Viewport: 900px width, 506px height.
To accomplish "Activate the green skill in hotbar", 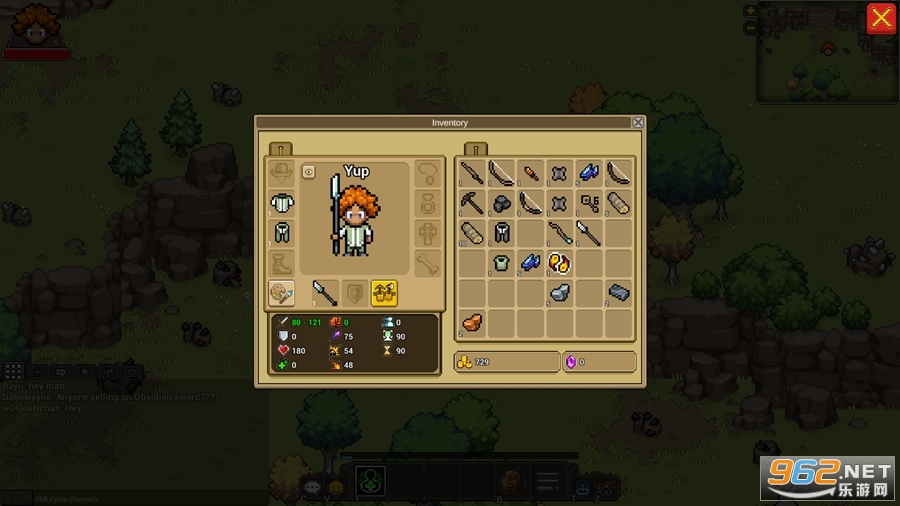I will [371, 482].
